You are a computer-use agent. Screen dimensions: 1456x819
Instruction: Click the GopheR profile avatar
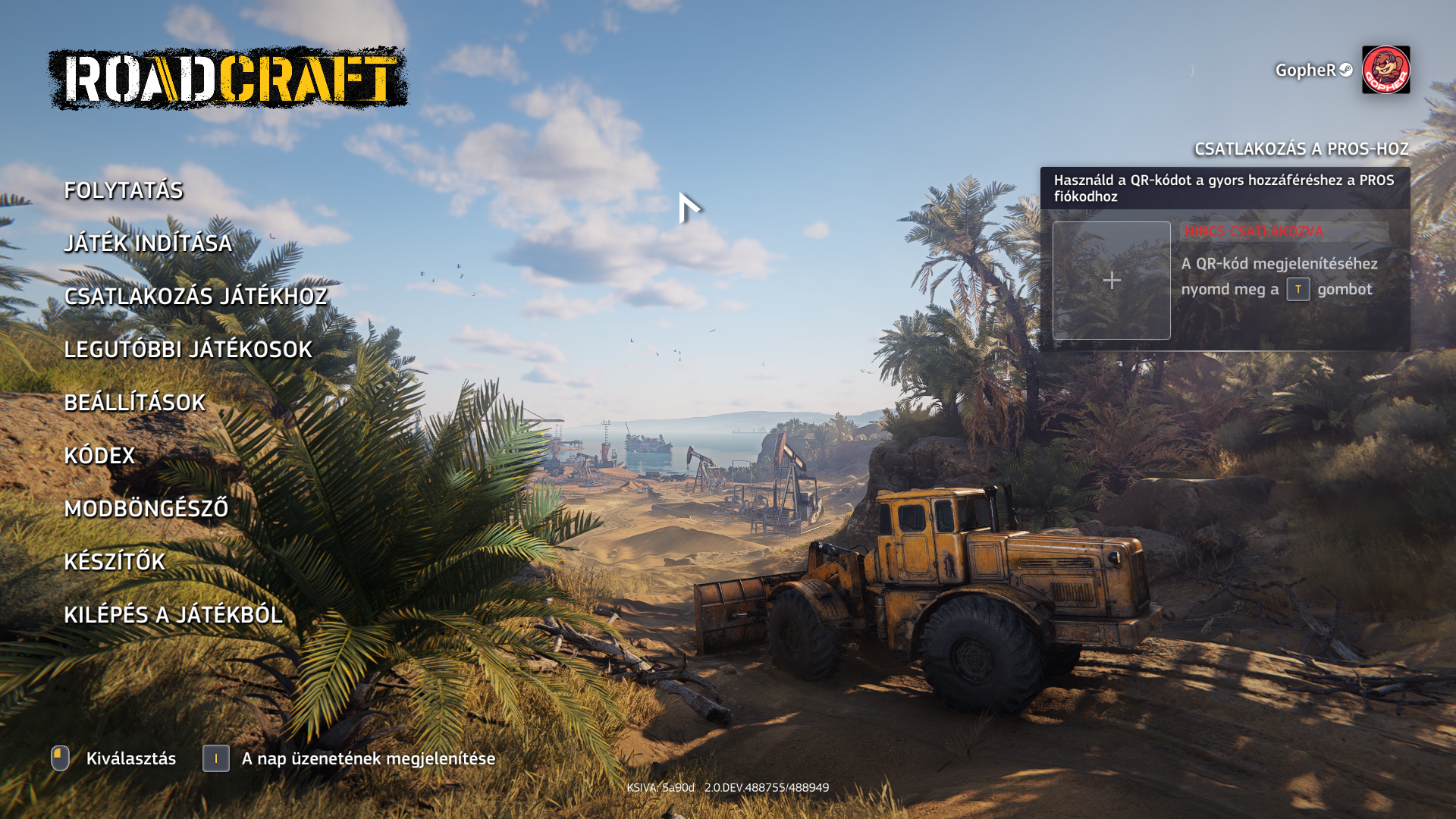coord(1385,70)
